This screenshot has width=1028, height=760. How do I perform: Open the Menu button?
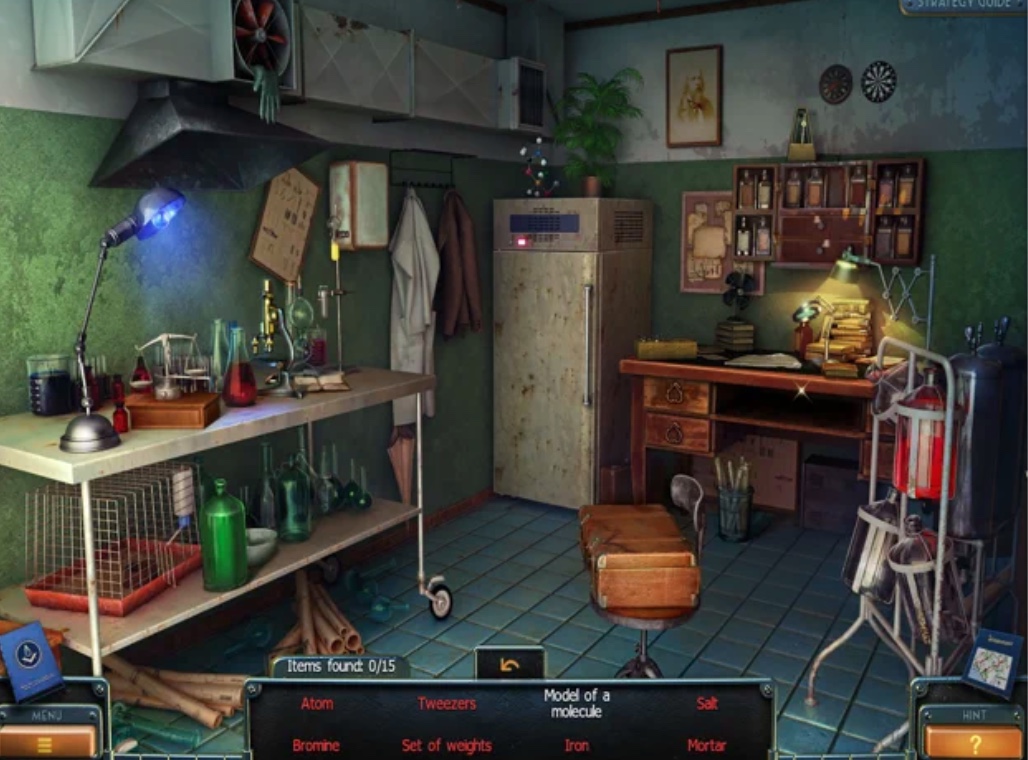pos(48,741)
